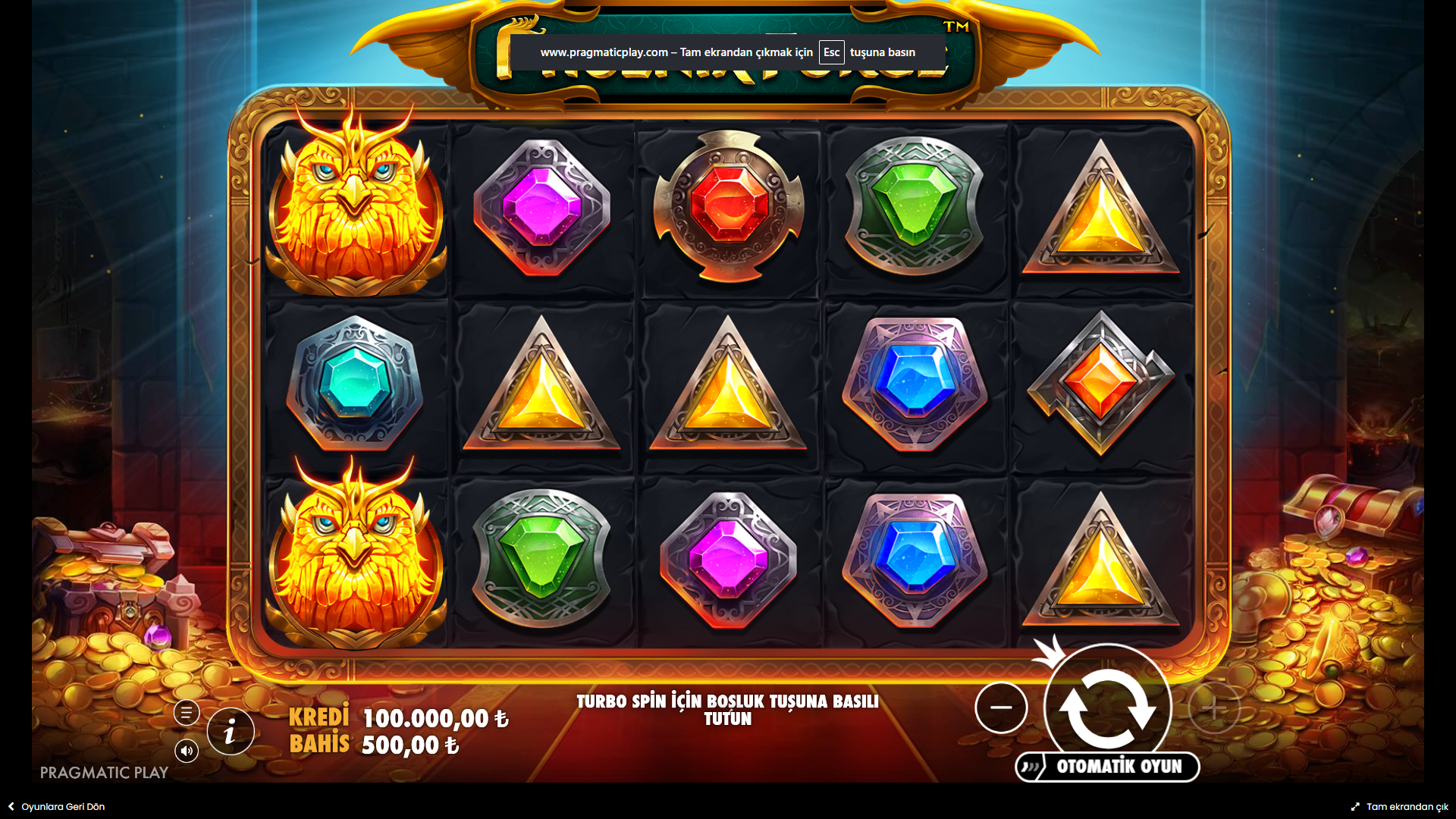Open the Otomatik Oyun autoplay options

(x=1108, y=767)
